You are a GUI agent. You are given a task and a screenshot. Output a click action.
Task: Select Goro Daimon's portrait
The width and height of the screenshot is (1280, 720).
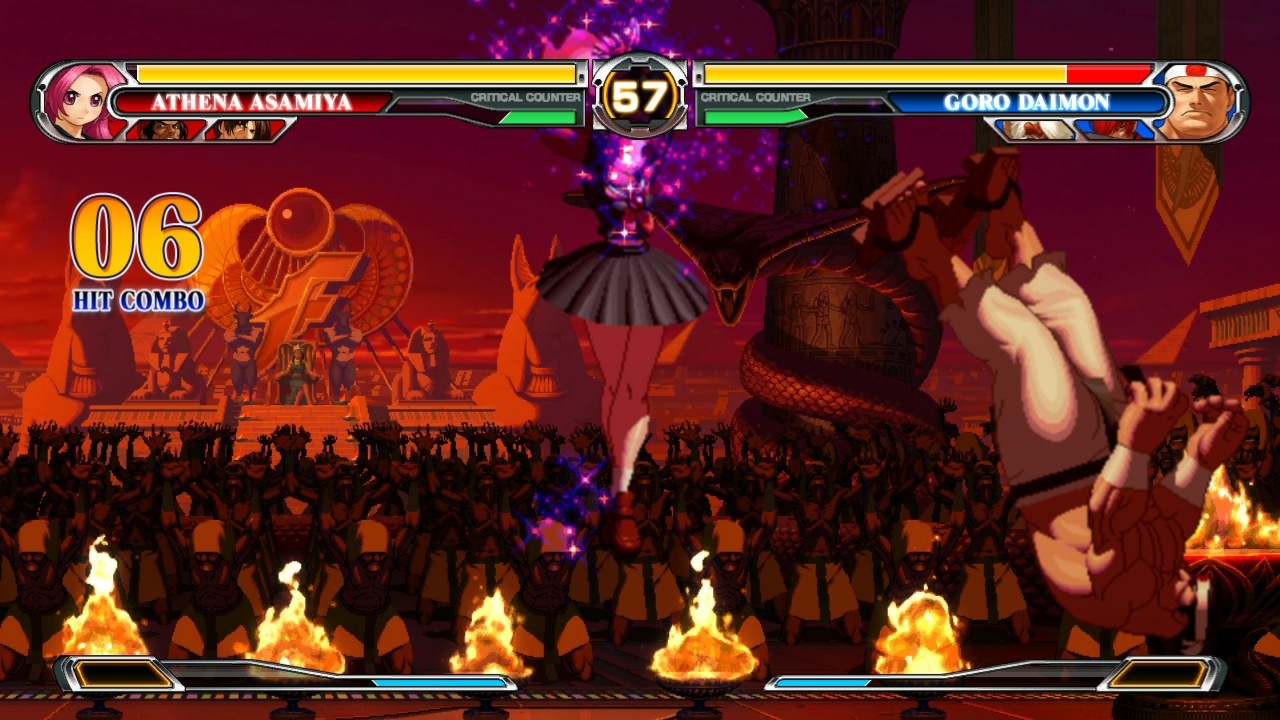click(1203, 97)
